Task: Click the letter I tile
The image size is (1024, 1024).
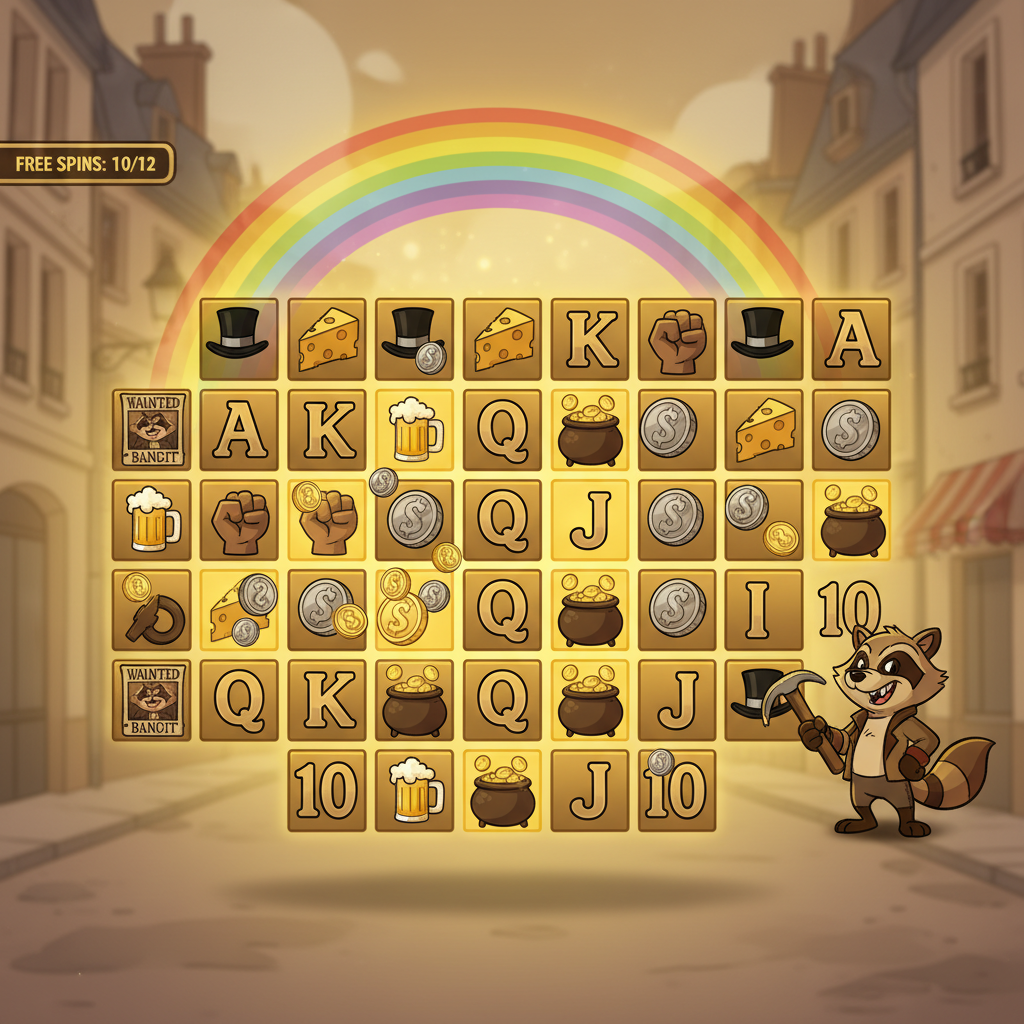Action: [x=763, y=609]
